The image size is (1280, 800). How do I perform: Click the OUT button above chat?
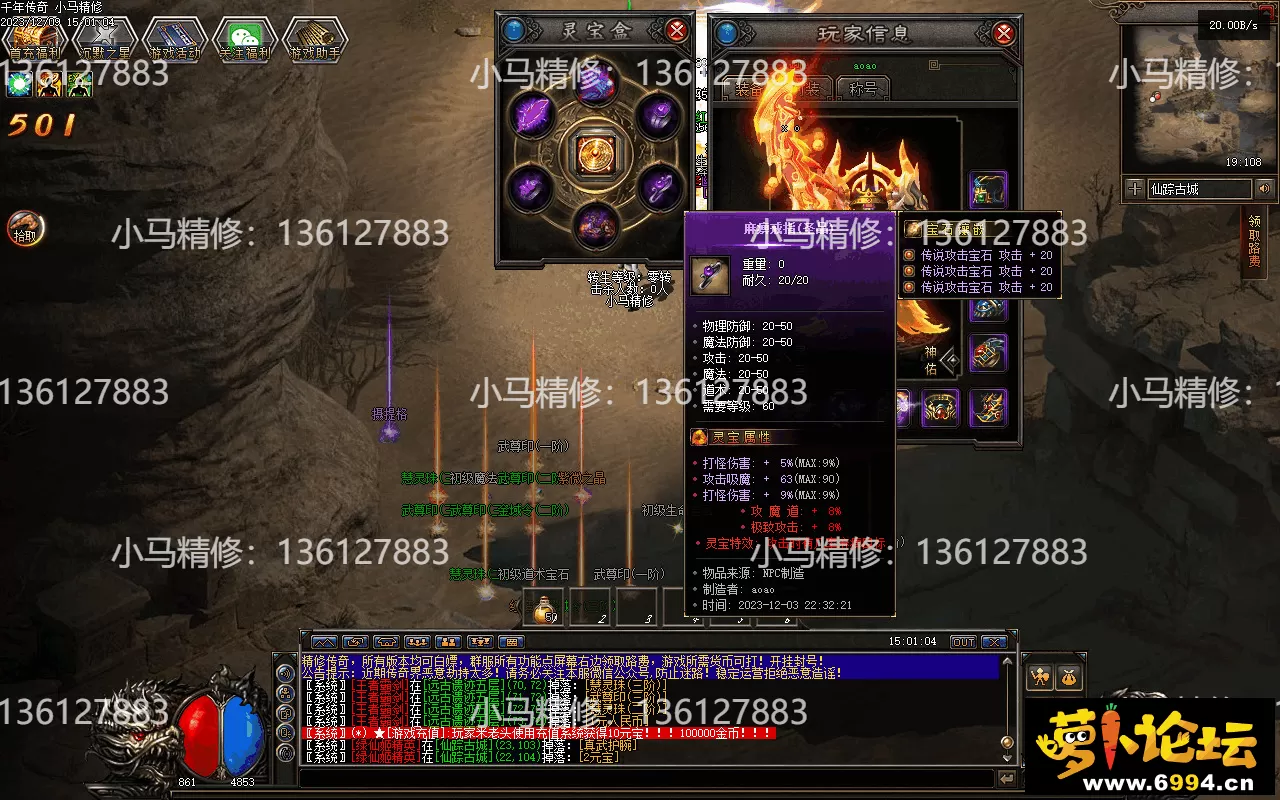click(962, 642)
